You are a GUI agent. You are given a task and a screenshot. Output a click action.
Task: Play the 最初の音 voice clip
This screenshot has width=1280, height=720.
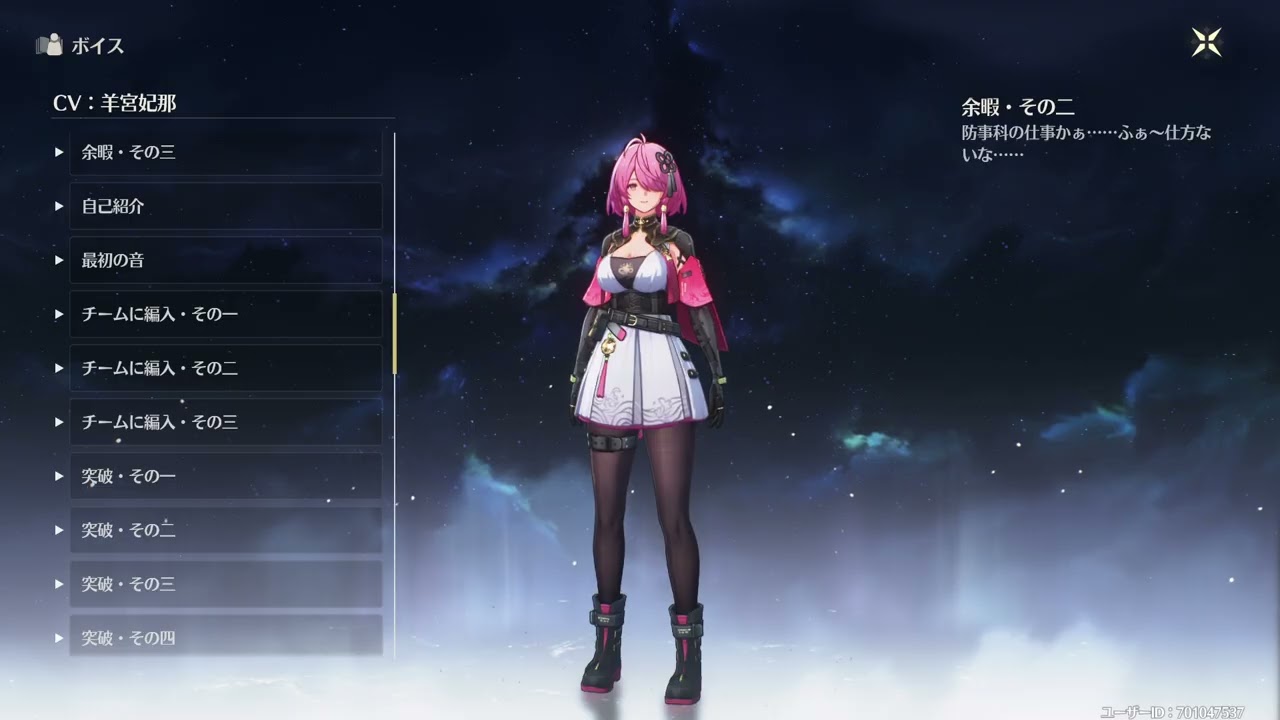point(58,260)
